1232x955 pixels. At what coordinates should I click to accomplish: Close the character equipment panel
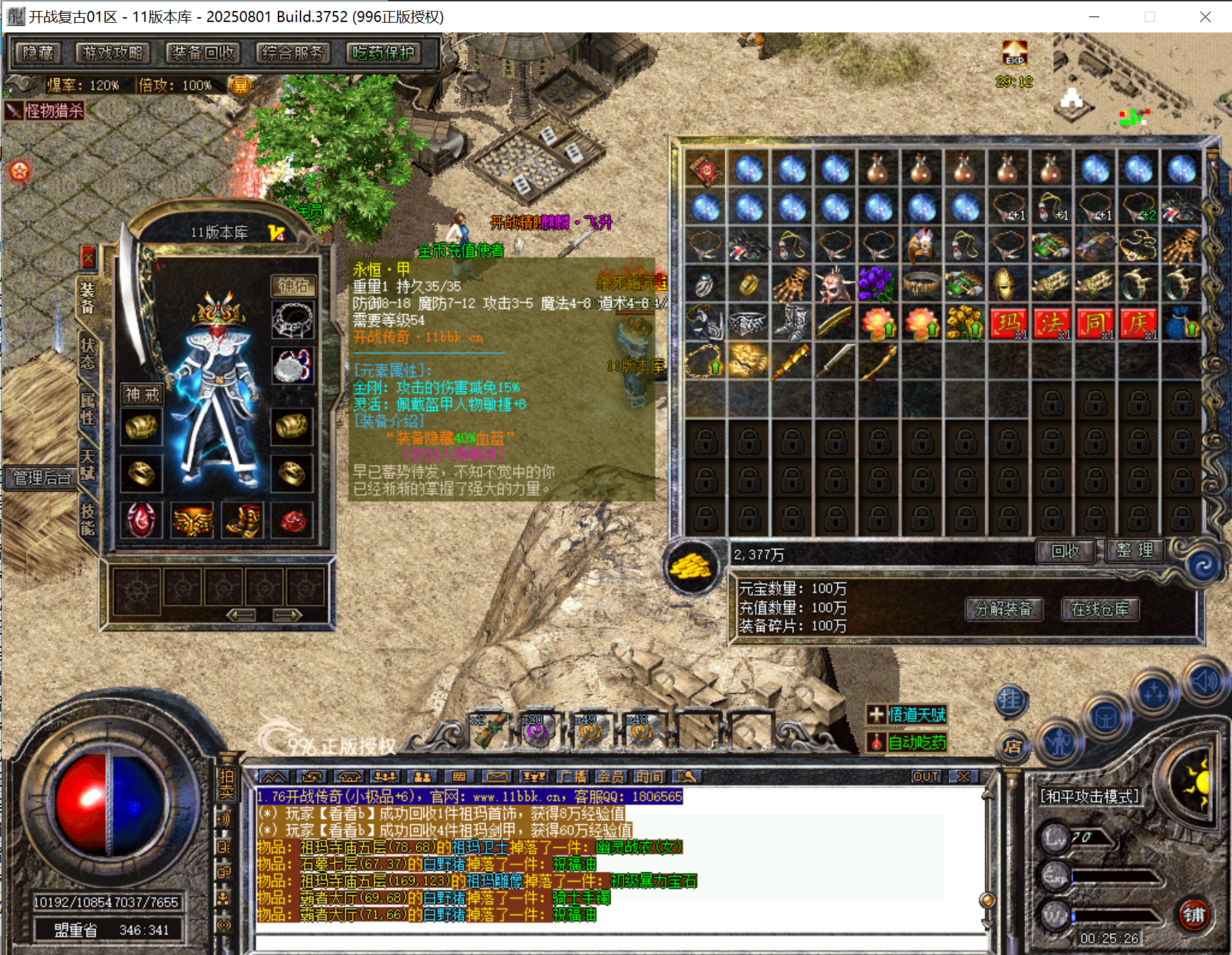pos(88,258)
